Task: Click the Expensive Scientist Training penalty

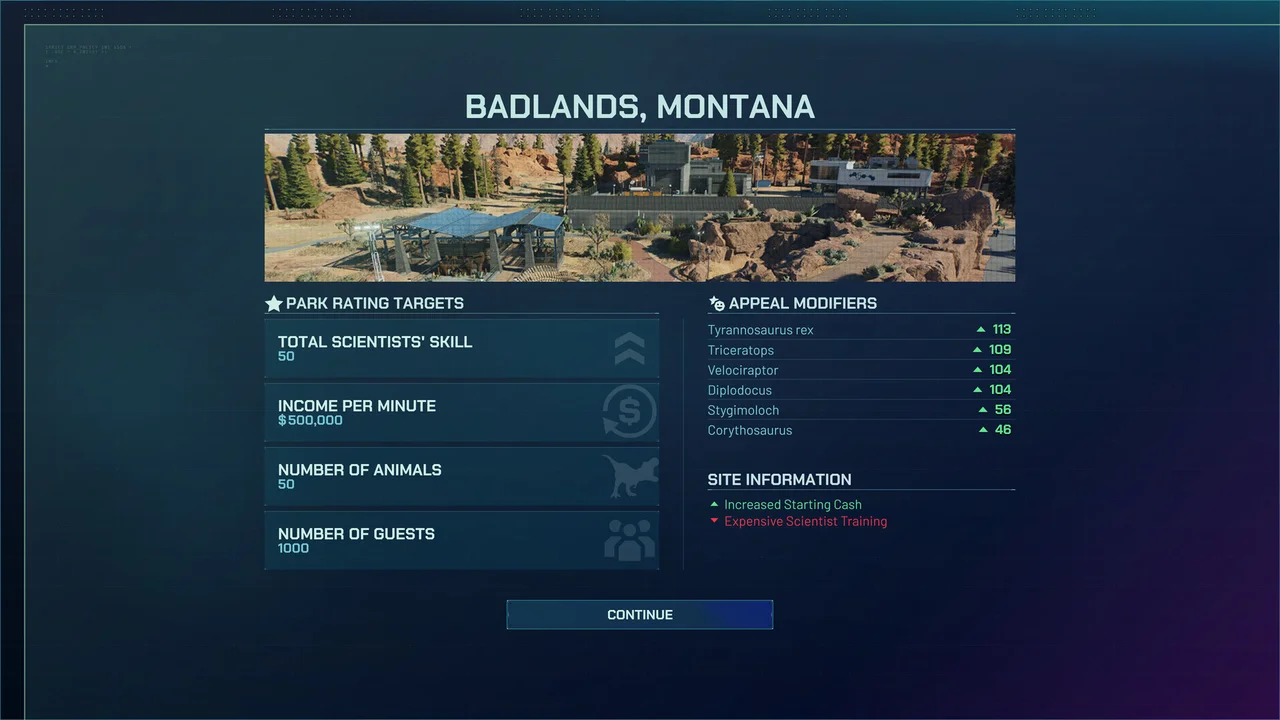Action: click(805, 521)
